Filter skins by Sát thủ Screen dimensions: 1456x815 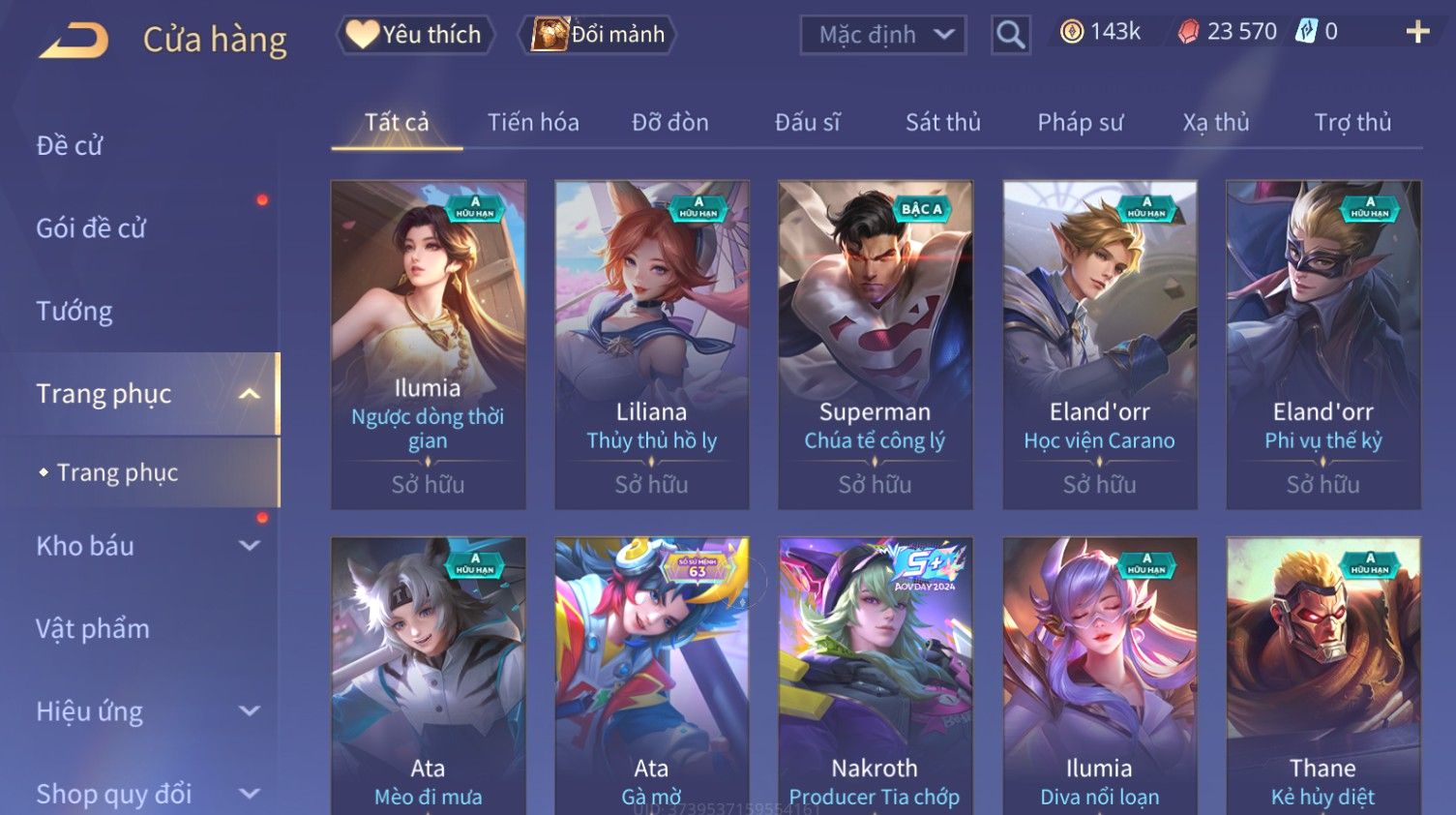942,123
